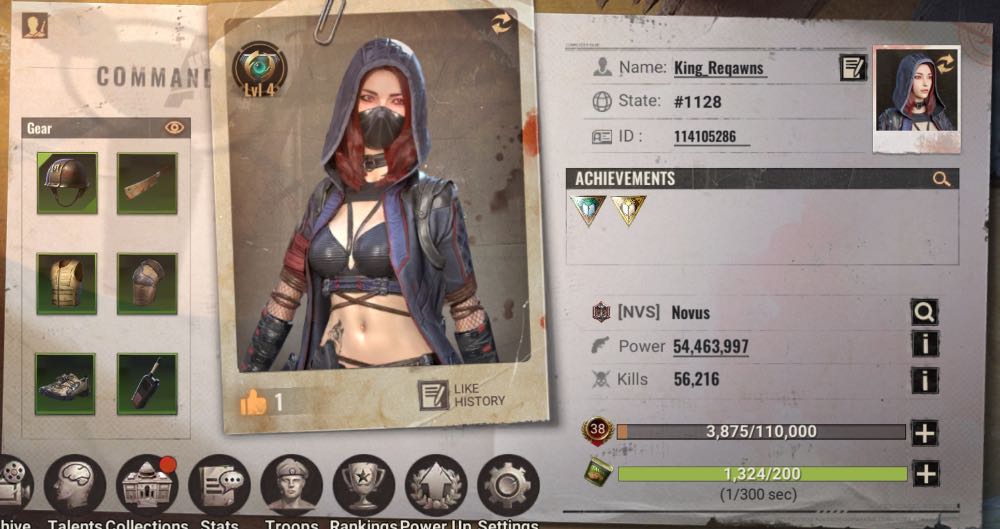Open the Rankings menu
Screen dimensions: 1000x529
pyautogui.click(x=363, y=485)
